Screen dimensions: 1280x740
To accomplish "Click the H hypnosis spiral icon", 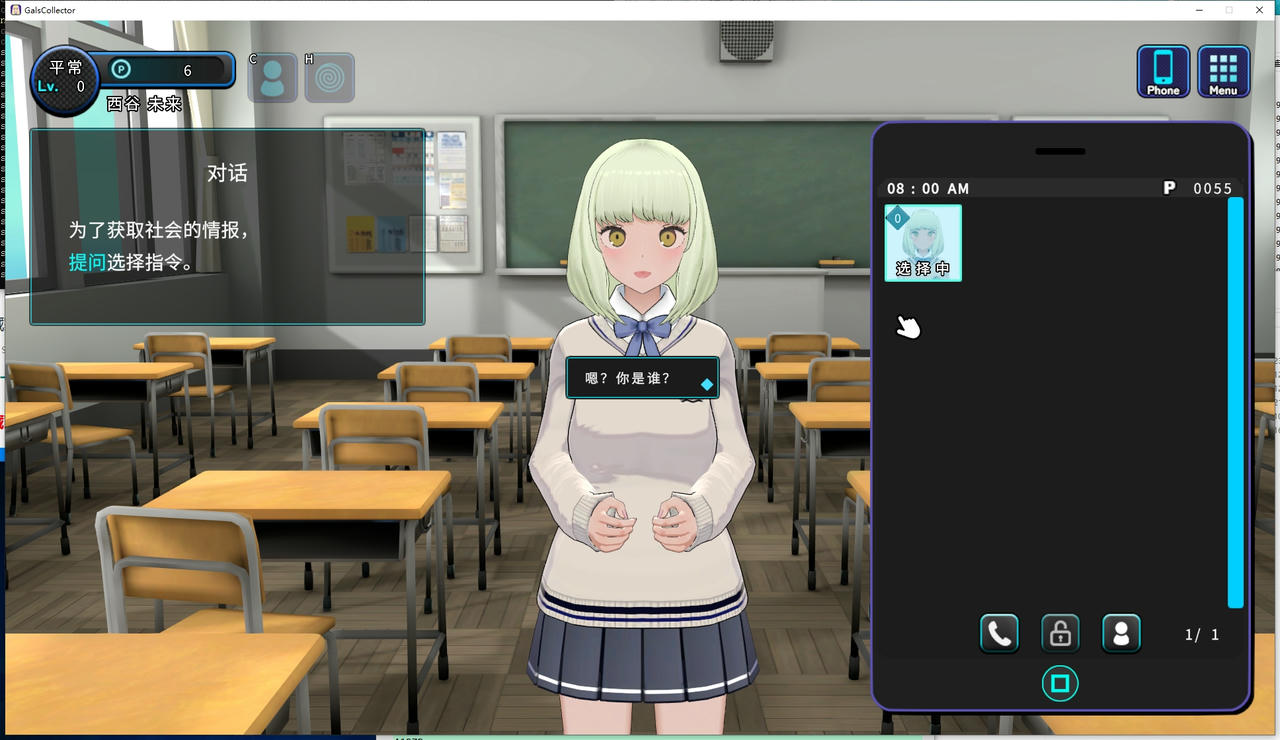I will click(x=329, y=76).
